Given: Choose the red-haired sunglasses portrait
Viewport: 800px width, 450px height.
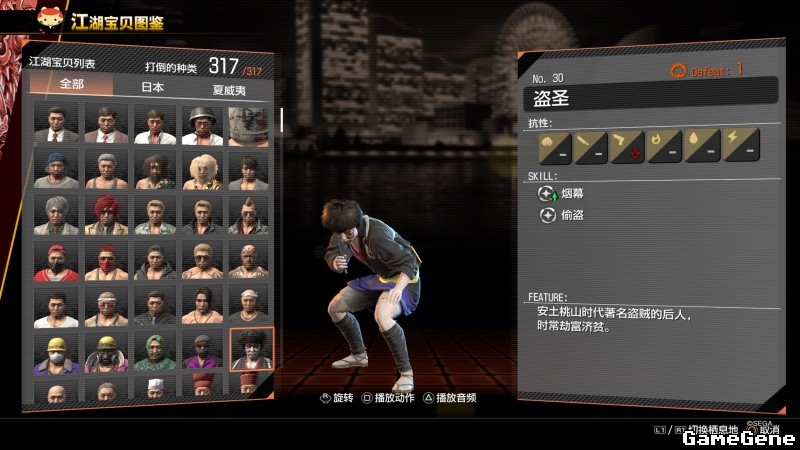Looking at the screenshot, I should point(105,214).
